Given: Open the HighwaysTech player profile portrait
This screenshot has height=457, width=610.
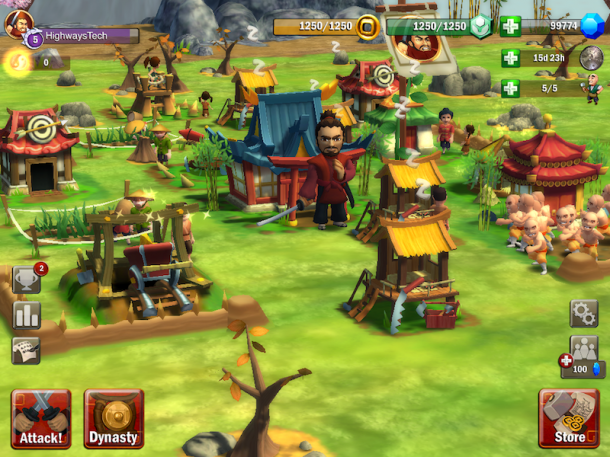Looking at the screenshot, I should click(x=17, y=24).
